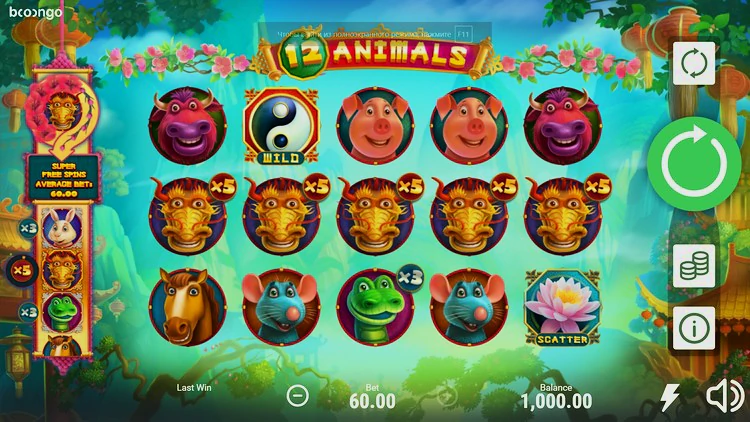Open the autoplay options

pyautogui.click(x=693, y=64)
